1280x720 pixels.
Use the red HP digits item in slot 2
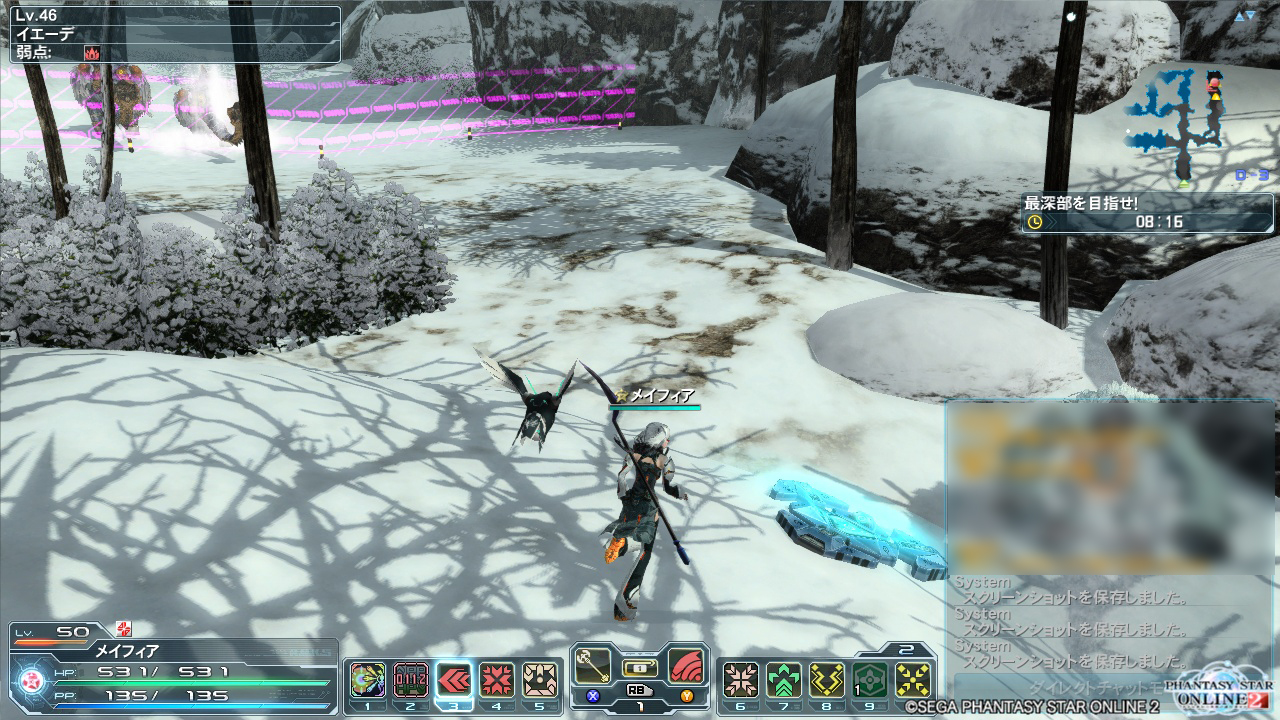click(410, 680)
